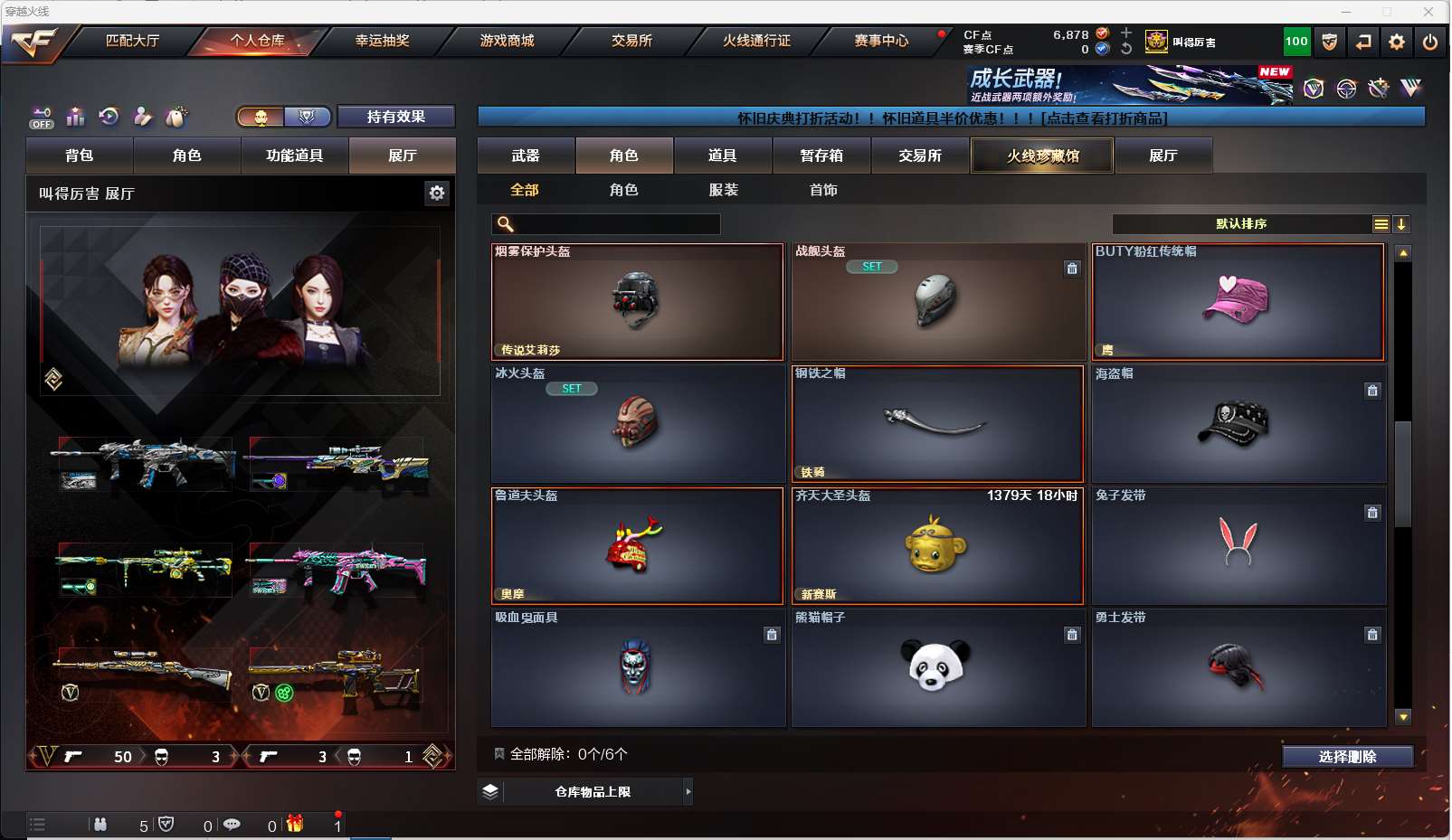This screenshot has width=1452, height=840.
Task: Open the 幸运抽奖 lucky draw page
Action: click(x=382, y=41)
